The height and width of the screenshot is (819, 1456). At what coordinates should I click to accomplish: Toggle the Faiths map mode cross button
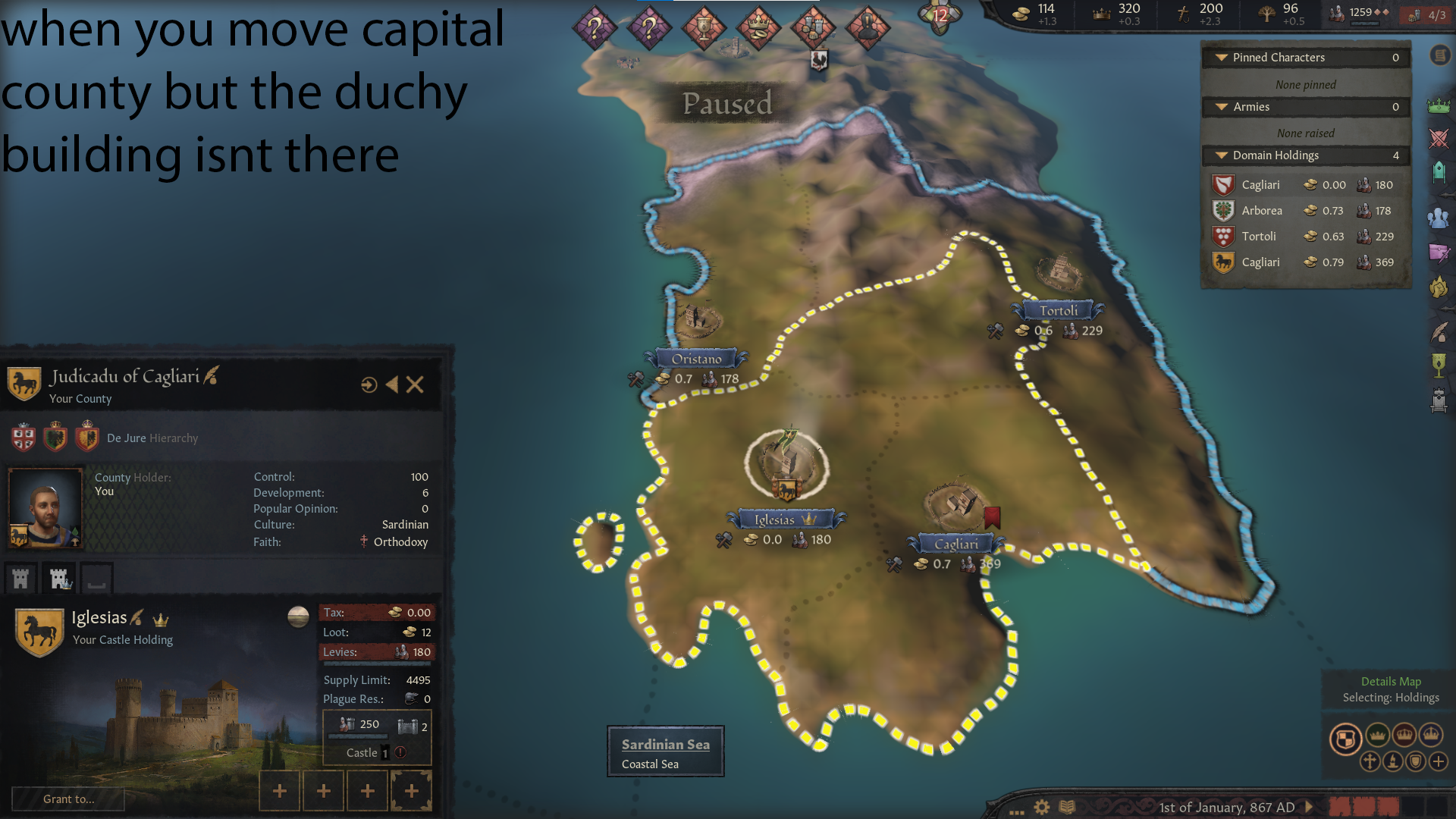1370,762
